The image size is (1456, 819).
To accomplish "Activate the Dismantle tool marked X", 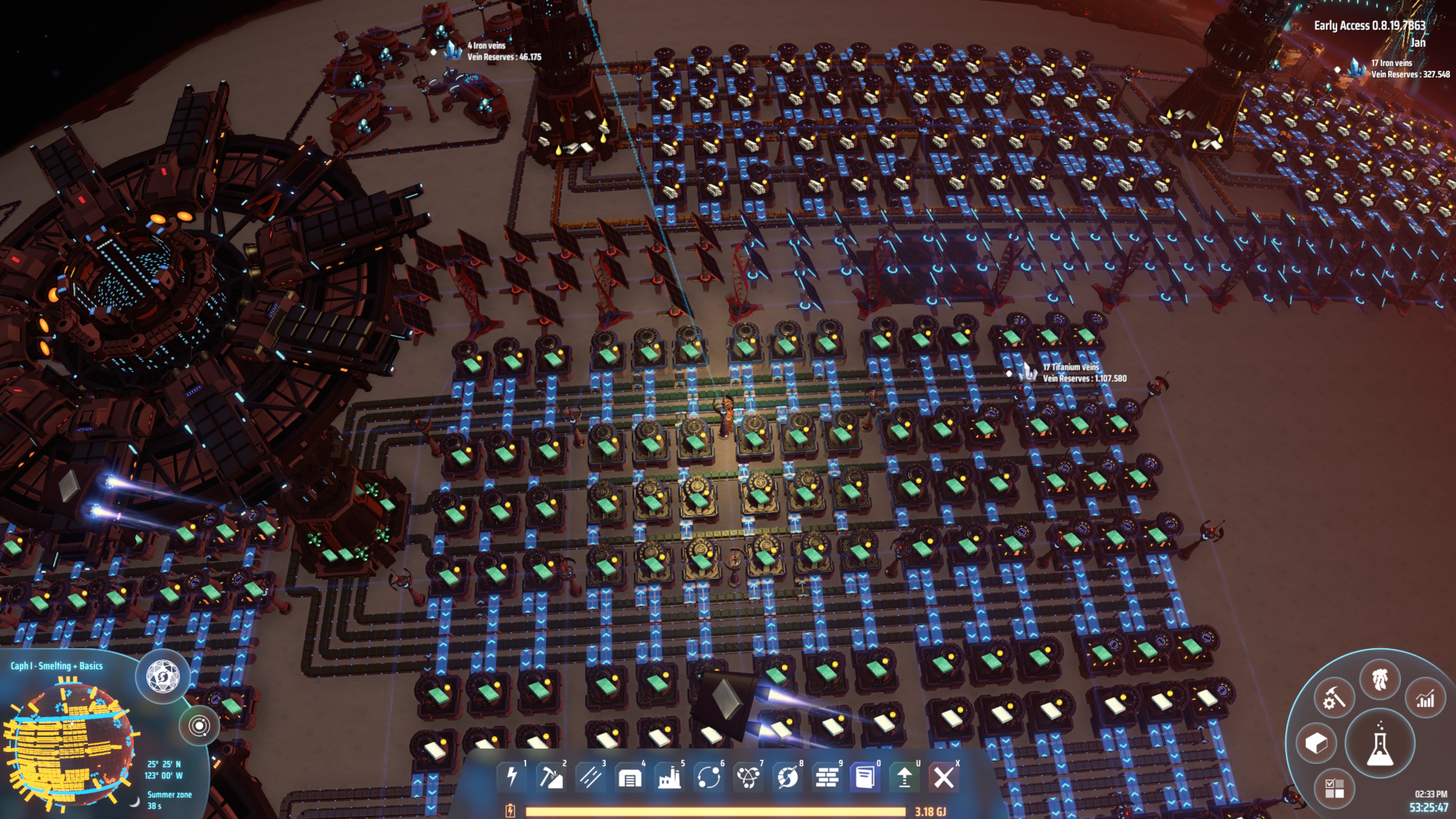I will tap(945, 778).
